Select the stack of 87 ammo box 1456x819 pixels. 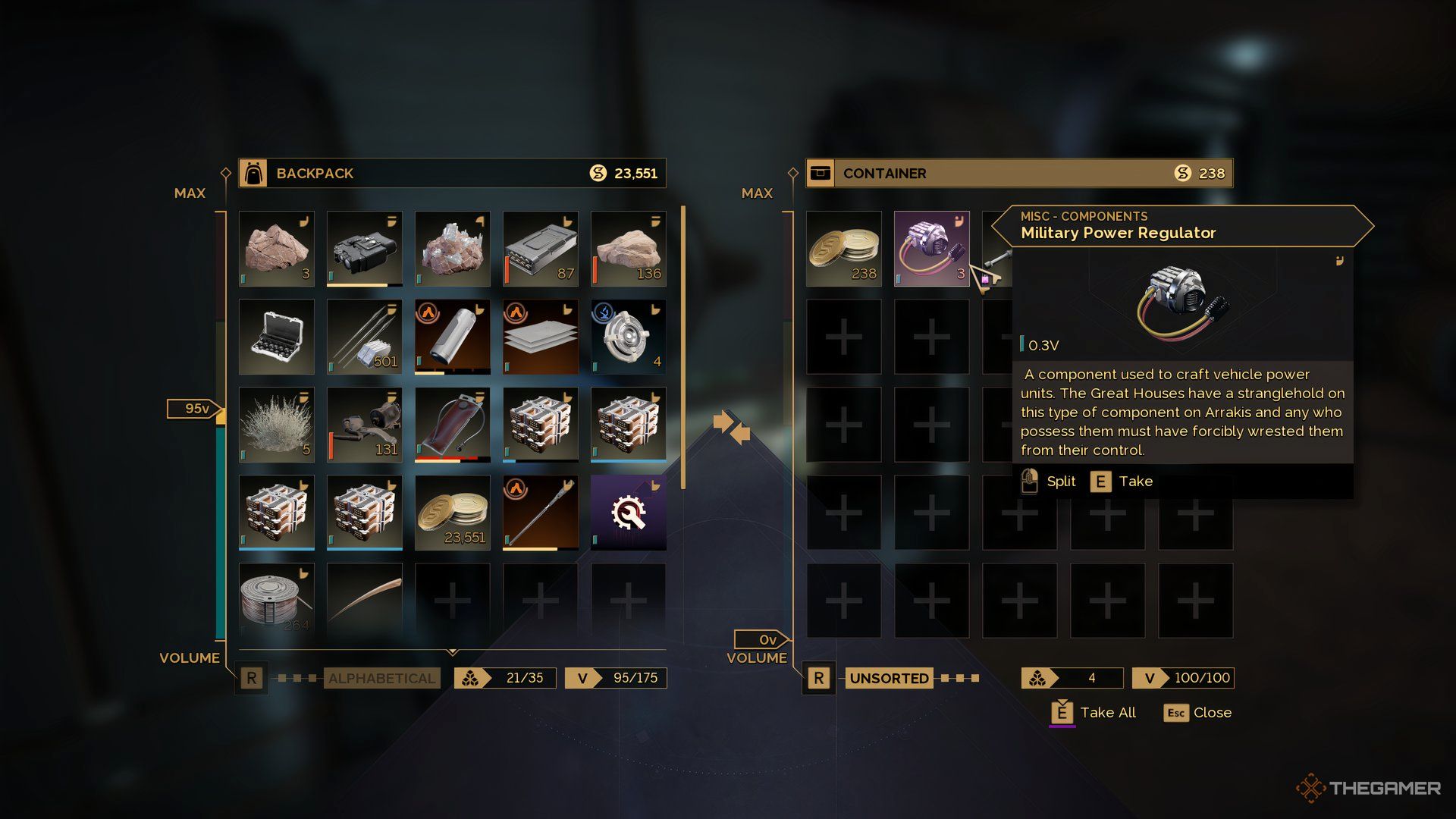540,249
